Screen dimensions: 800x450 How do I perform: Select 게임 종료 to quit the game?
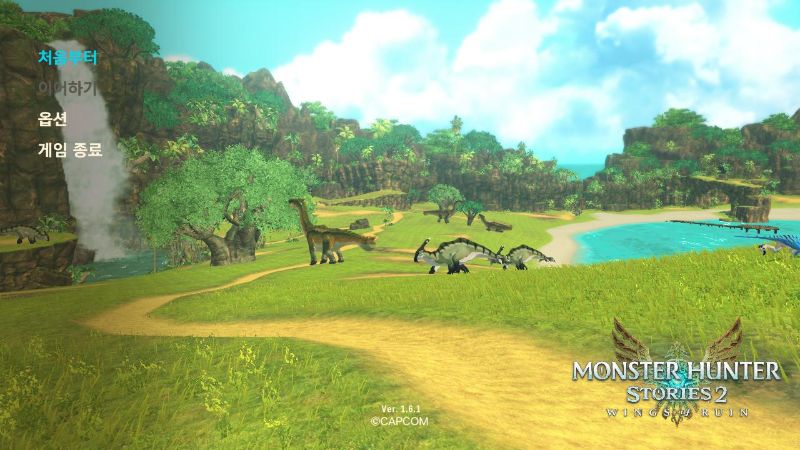pyautogui.click(x=70, y=150)
